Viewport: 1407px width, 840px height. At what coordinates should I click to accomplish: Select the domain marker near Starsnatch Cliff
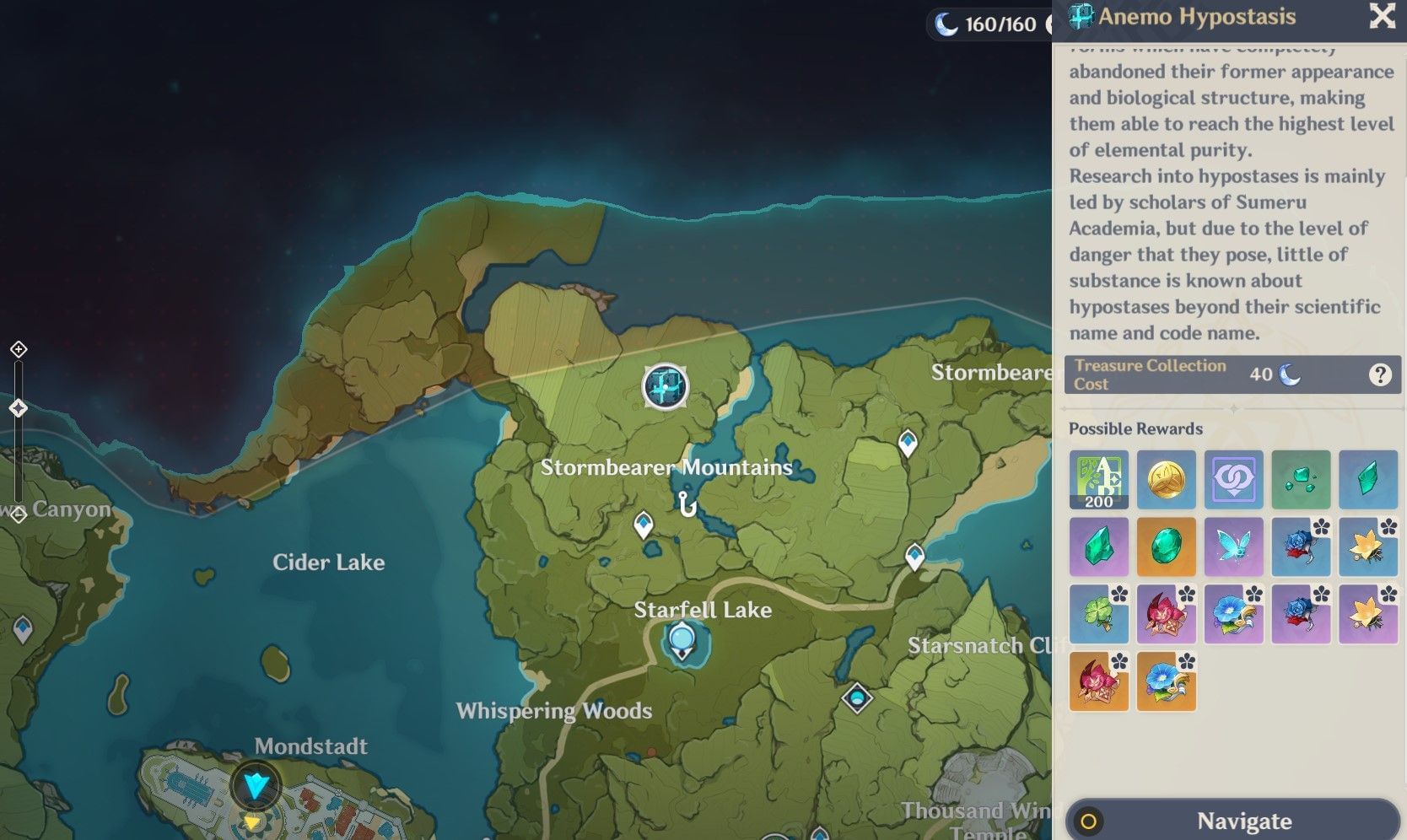click(857, 697)
